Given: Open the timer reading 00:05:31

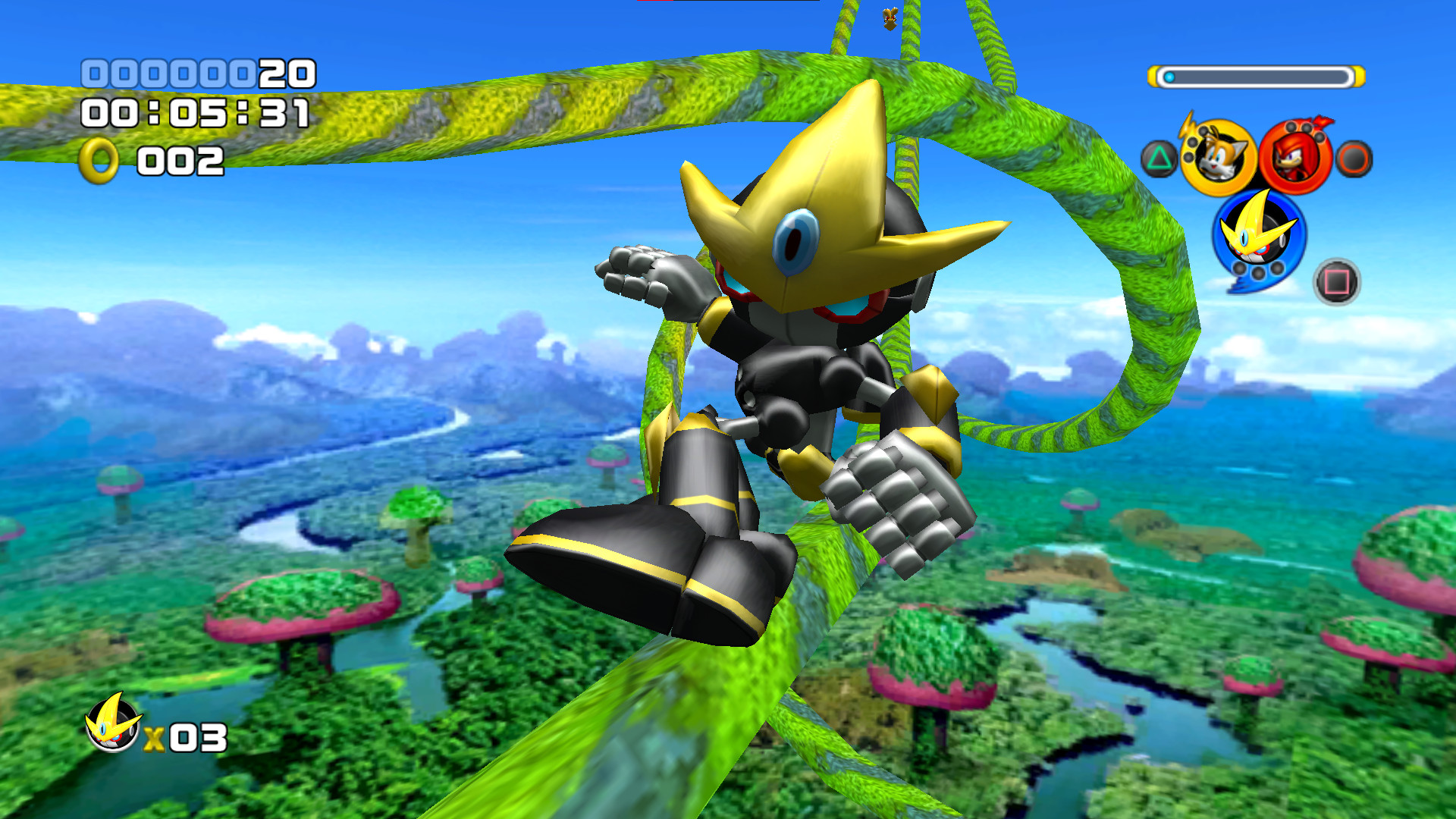Looking at the screenshot, I should [193, 115].
